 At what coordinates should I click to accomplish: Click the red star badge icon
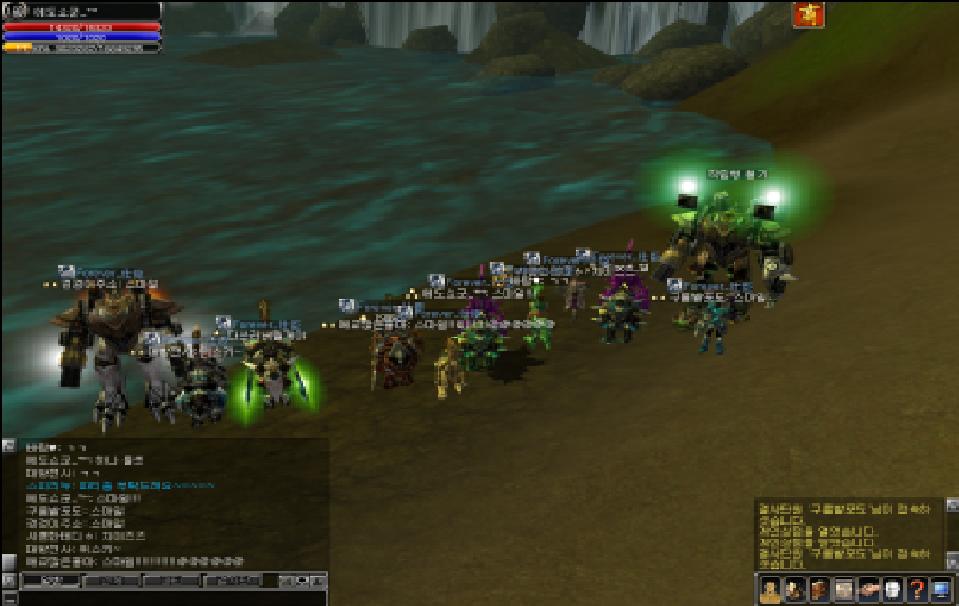808,14
